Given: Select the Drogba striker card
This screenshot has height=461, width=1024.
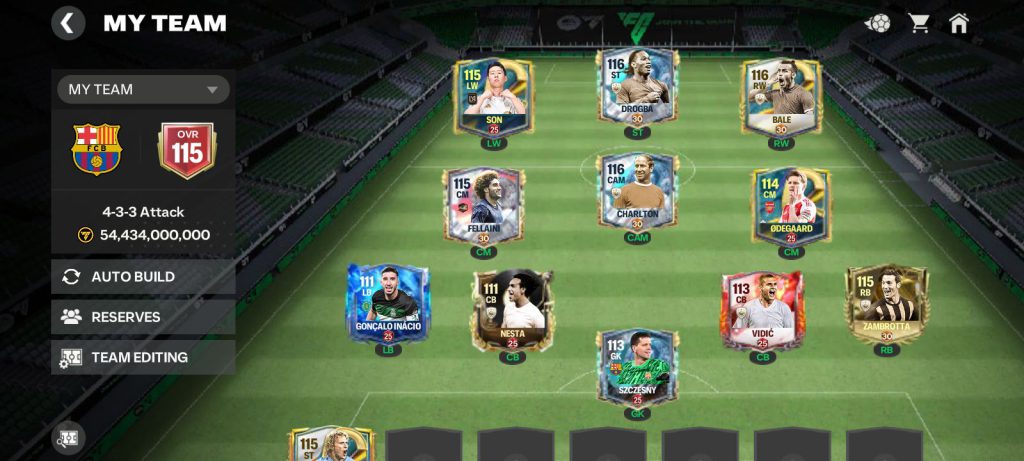Looking at the screenshot, I should tap(637, 88).
